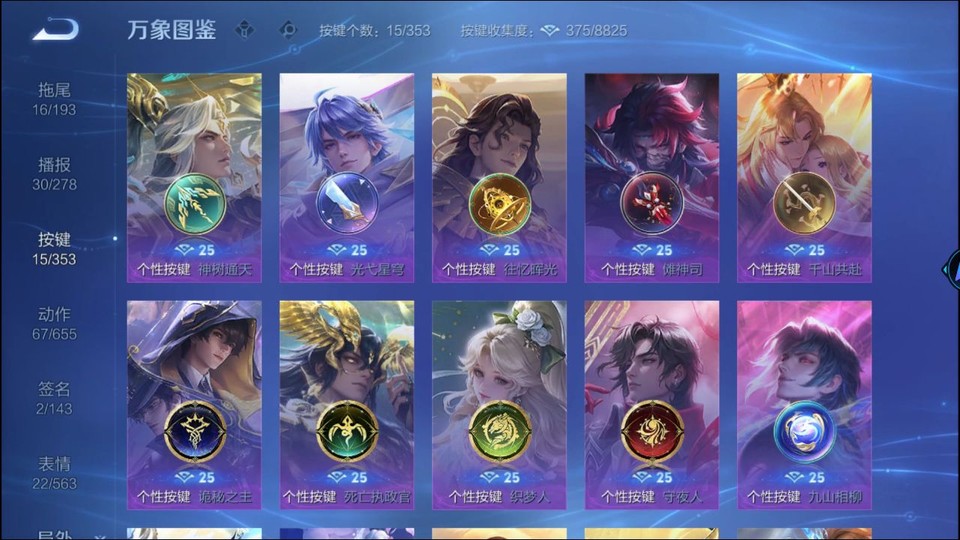Switch to the 拖尾 category tab

pos(54,98)
